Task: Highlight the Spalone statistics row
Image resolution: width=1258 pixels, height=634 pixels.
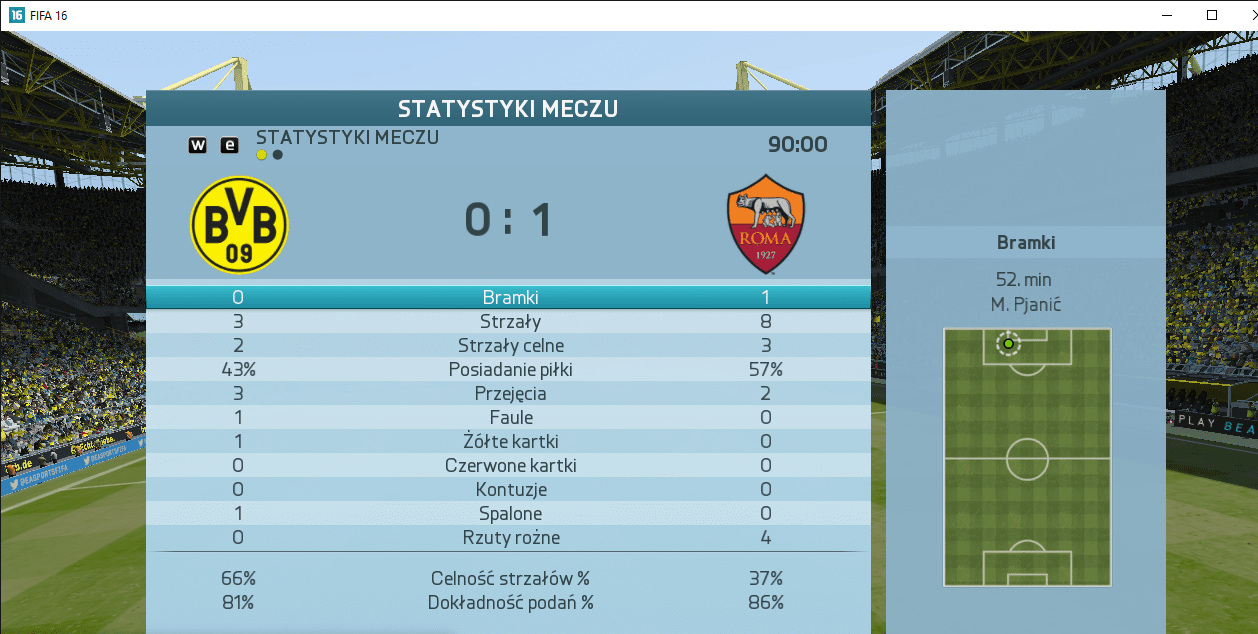Action: [x=510, y=513]
